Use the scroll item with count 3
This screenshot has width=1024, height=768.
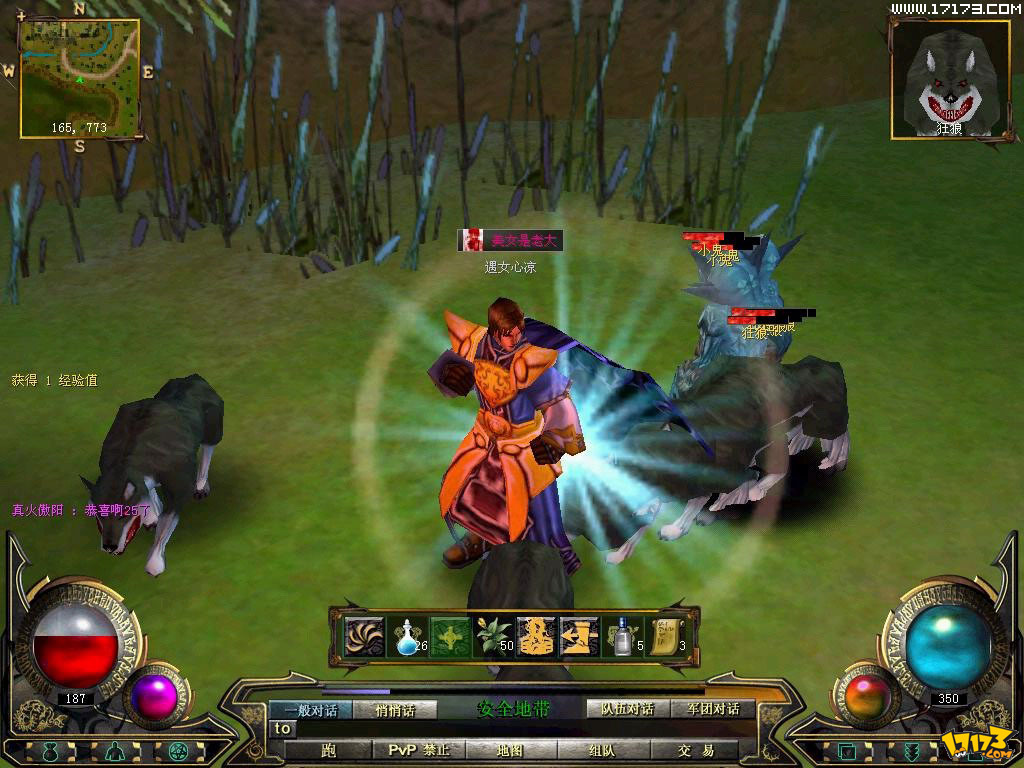pos(664,636)
